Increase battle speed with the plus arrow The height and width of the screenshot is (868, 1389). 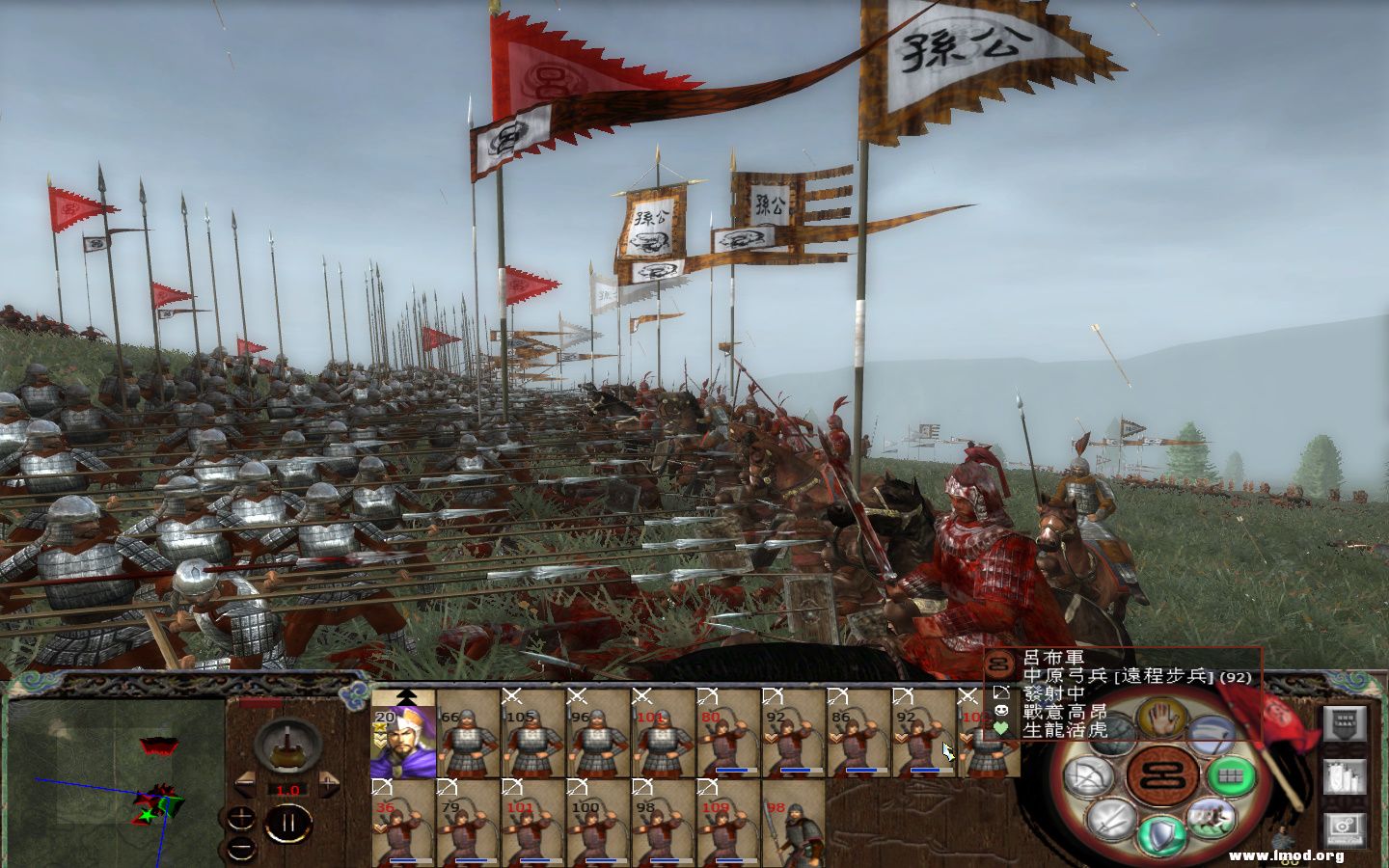(x=329, y=784)
